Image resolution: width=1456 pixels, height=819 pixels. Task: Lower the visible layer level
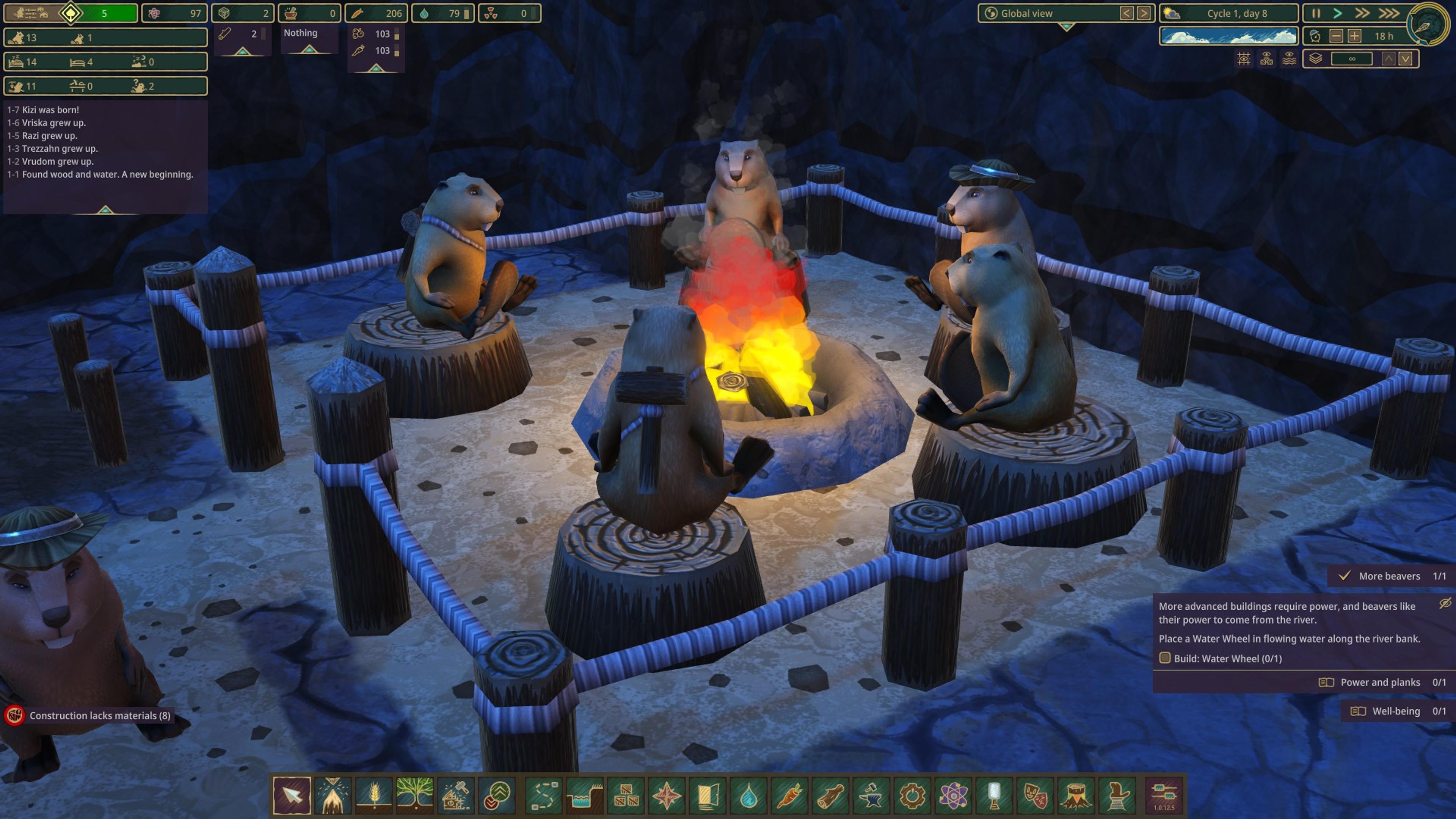[x=1406, y=59]
